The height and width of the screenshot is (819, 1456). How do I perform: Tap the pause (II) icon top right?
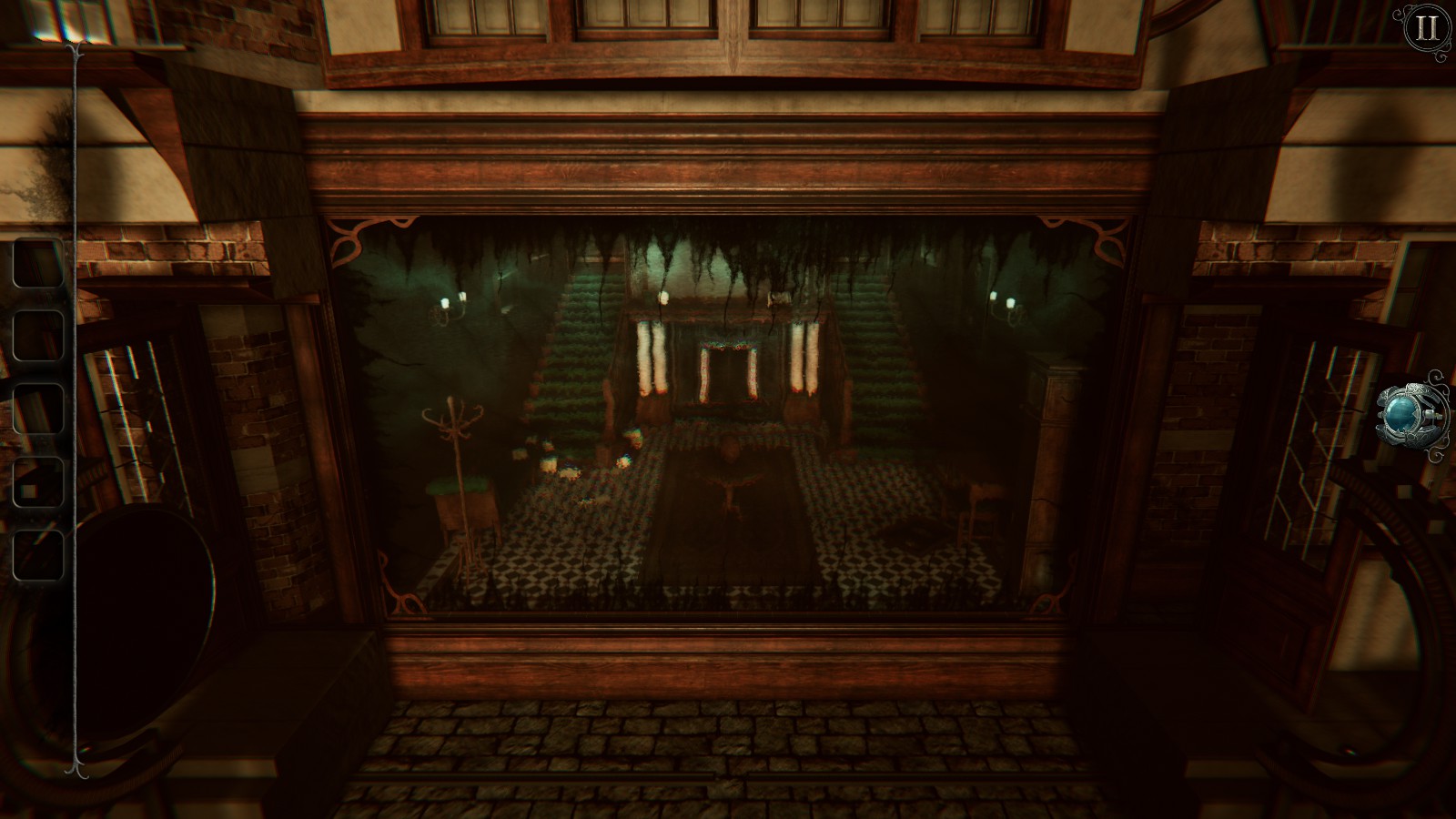tap(1425, 28)
